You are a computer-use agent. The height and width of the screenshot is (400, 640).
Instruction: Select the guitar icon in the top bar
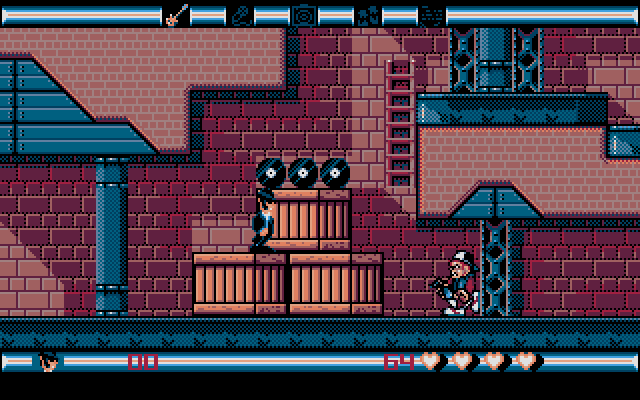click(175, 14)
